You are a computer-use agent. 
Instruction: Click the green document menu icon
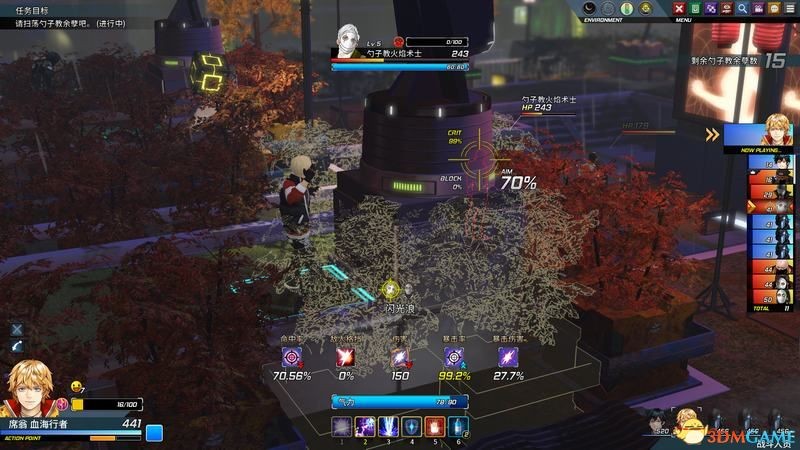[695, 8]
